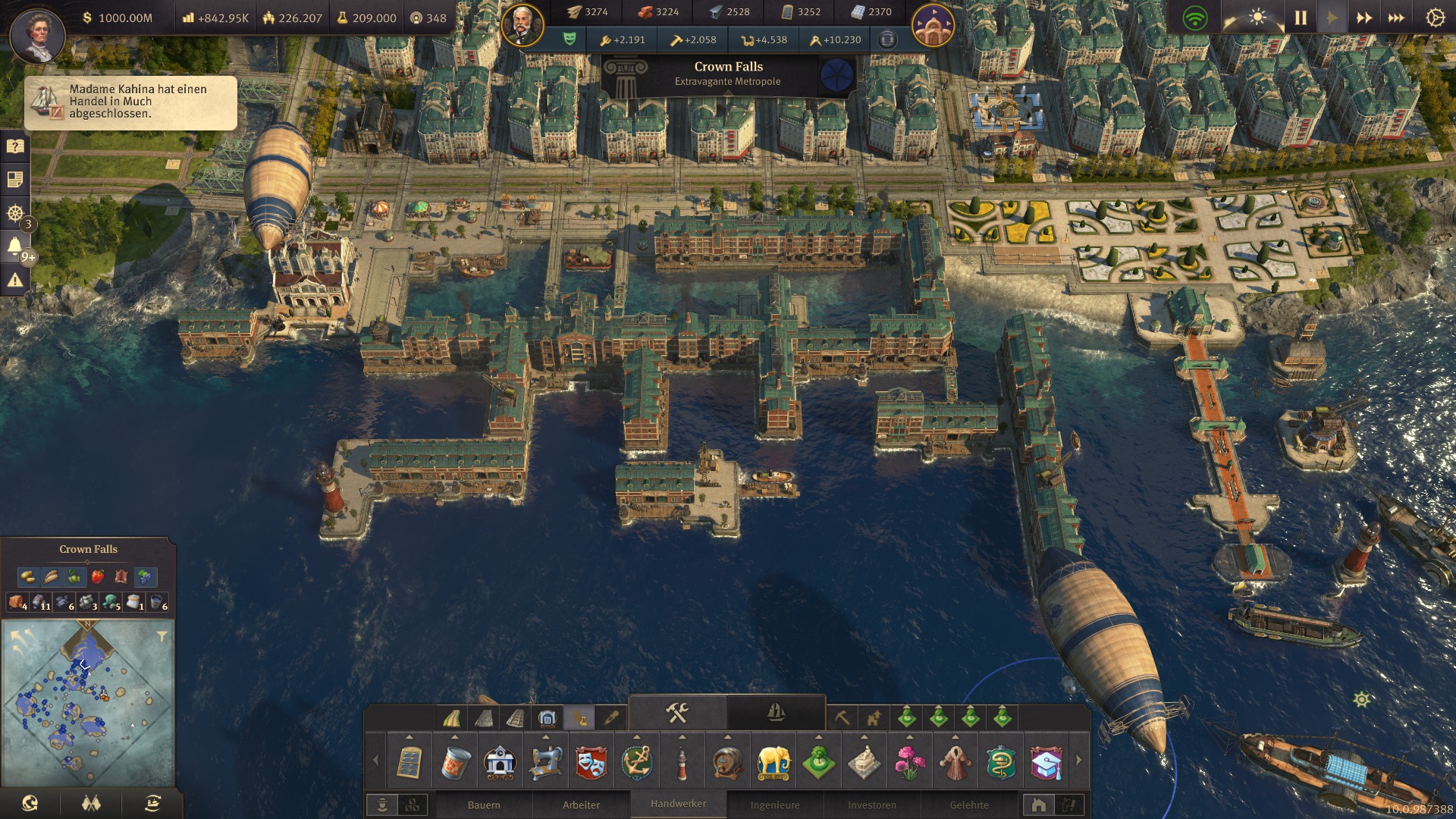The height and width of the screenshot is (819, 1456).
Task: Choose the fur coat building icon
Action: [955, 762]
